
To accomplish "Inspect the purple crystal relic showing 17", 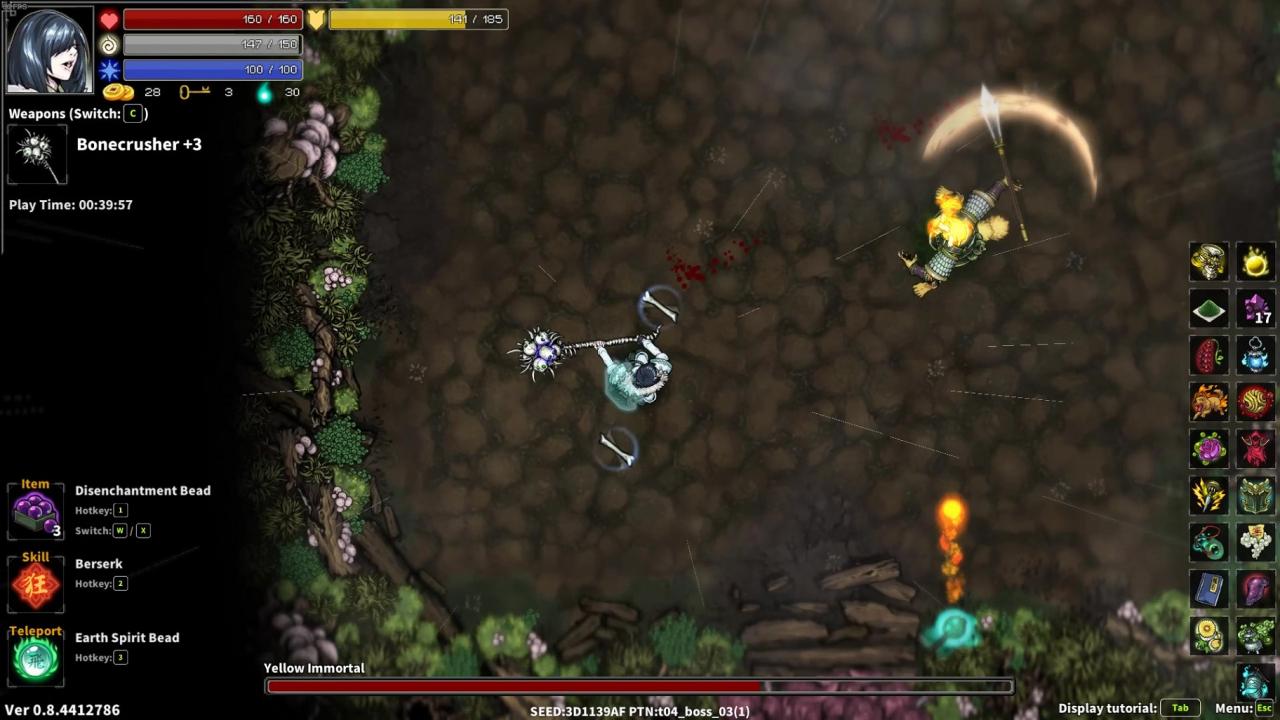I will [1256, 309].
